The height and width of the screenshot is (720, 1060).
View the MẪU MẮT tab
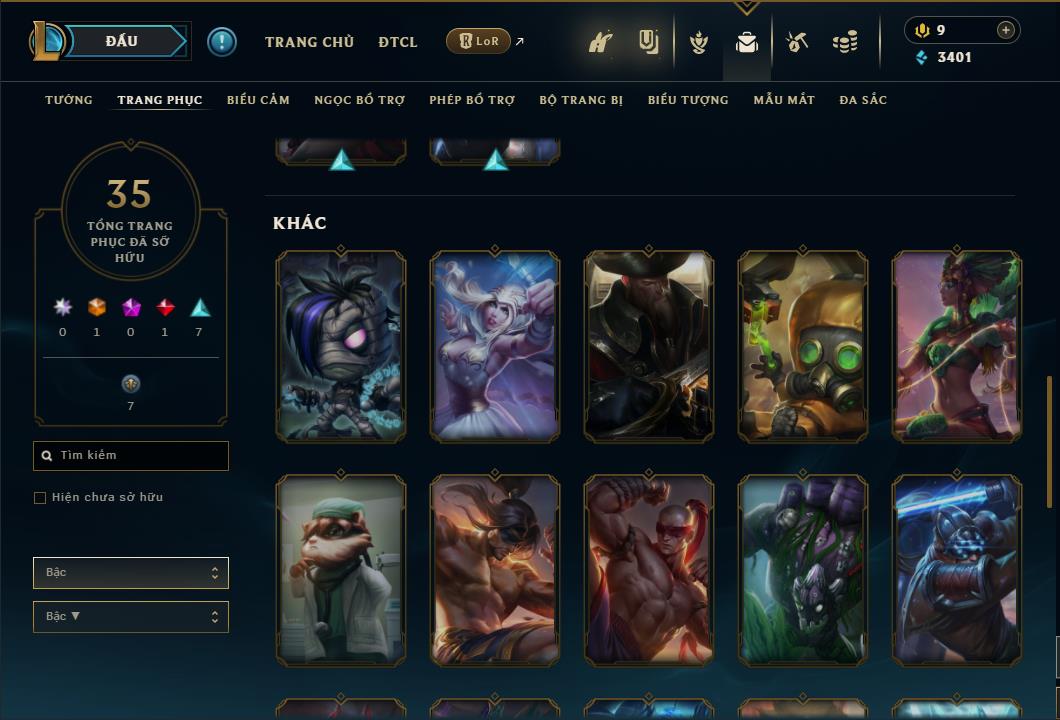pyautogui.click(x=784, y=100)
